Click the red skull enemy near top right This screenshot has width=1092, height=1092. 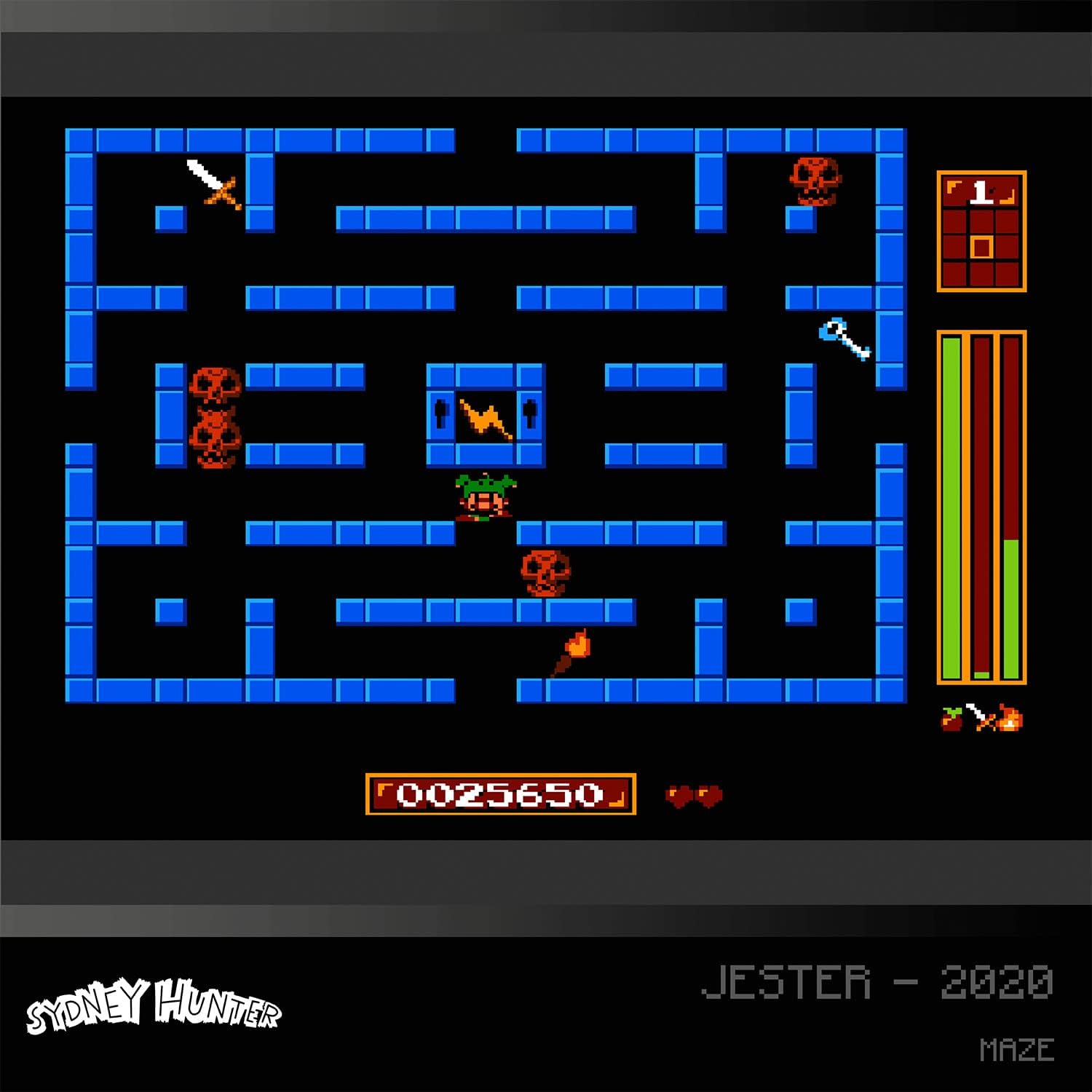(x=815, y=178)
